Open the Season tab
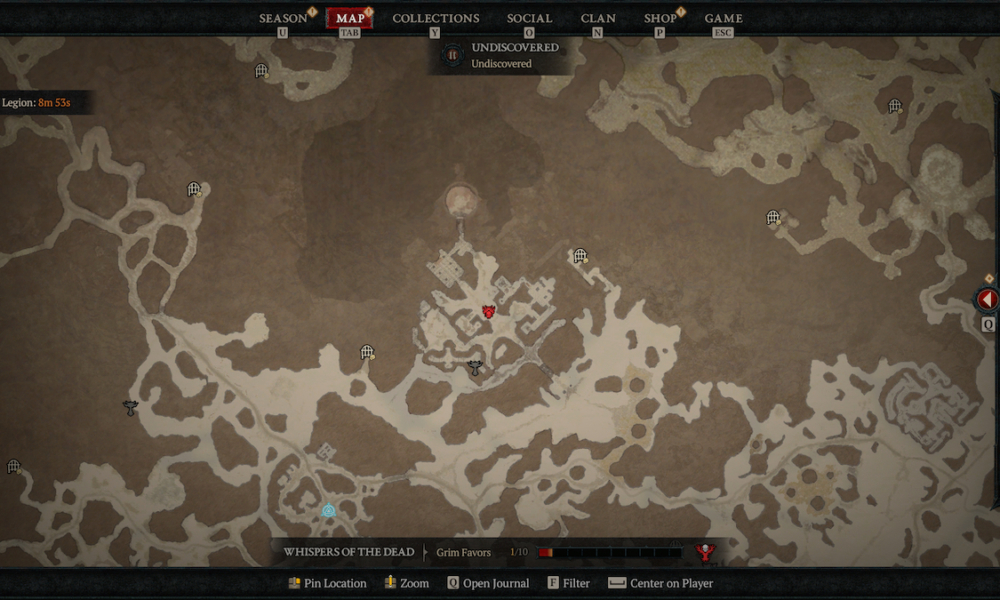The image size is (1000, 600). pyautogui.click(x=283, y=18)
